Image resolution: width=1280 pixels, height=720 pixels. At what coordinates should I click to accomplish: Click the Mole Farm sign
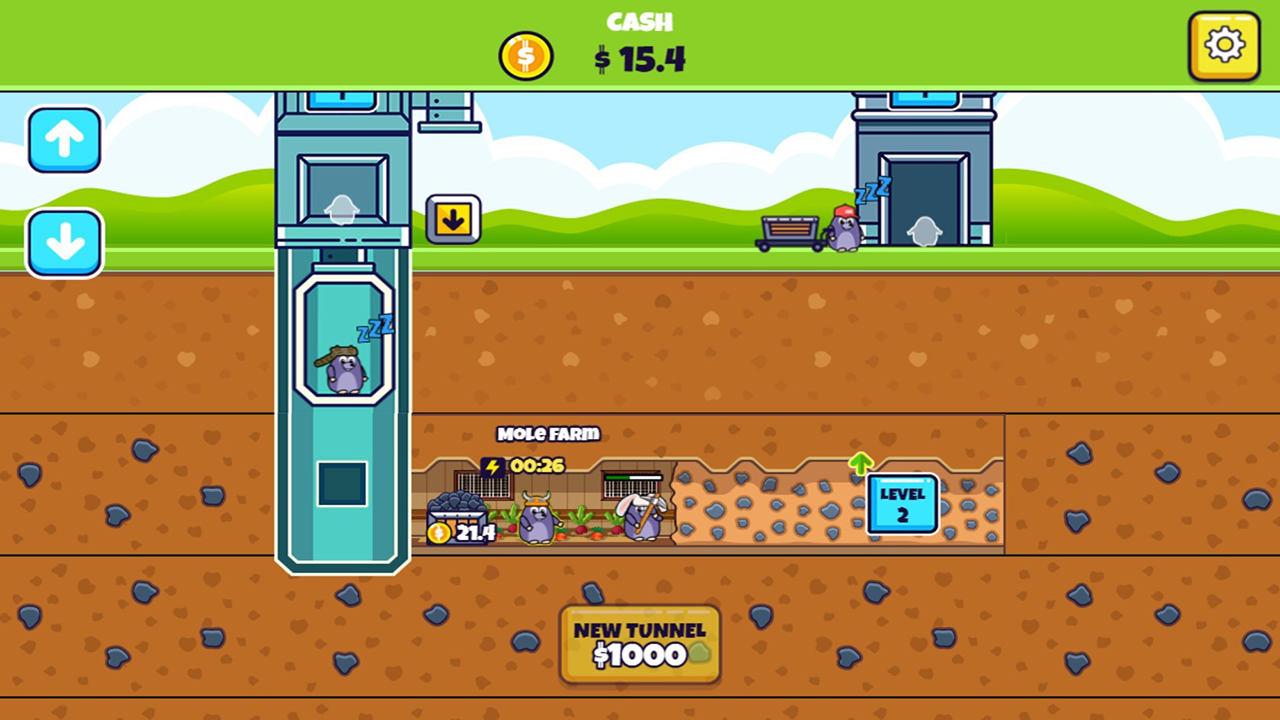[548, 434]
